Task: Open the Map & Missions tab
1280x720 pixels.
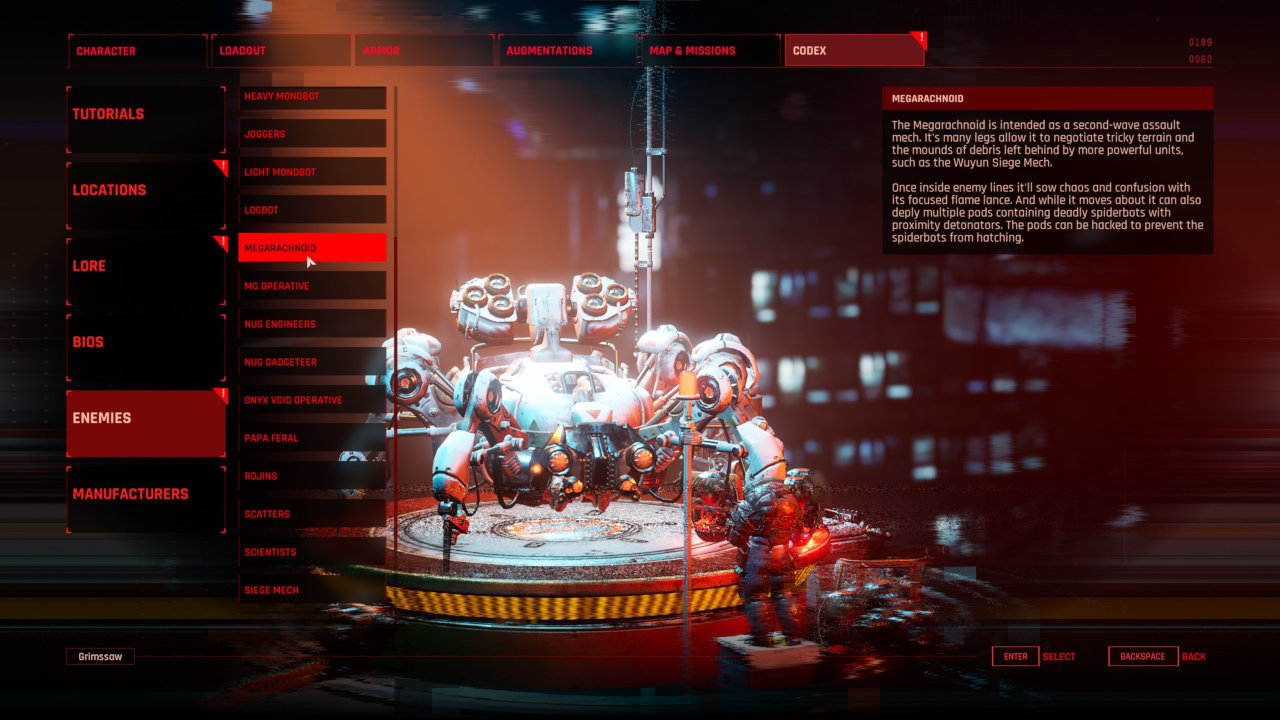Action: [x=710, y=51]
